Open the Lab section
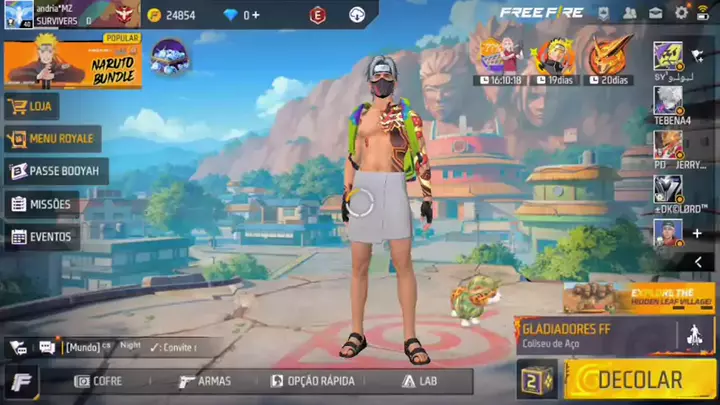Image resolution: width=720 pixels, height=405 pixels. (x=420, y=381)
